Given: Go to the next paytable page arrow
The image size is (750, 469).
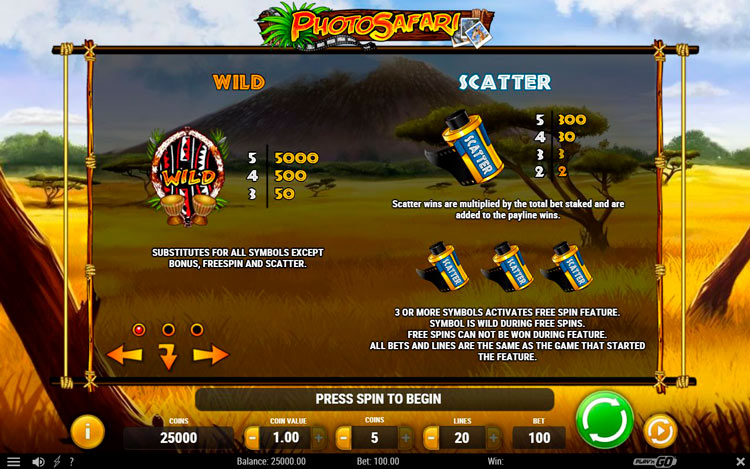Looking at the screenshot, I should 211,354.
